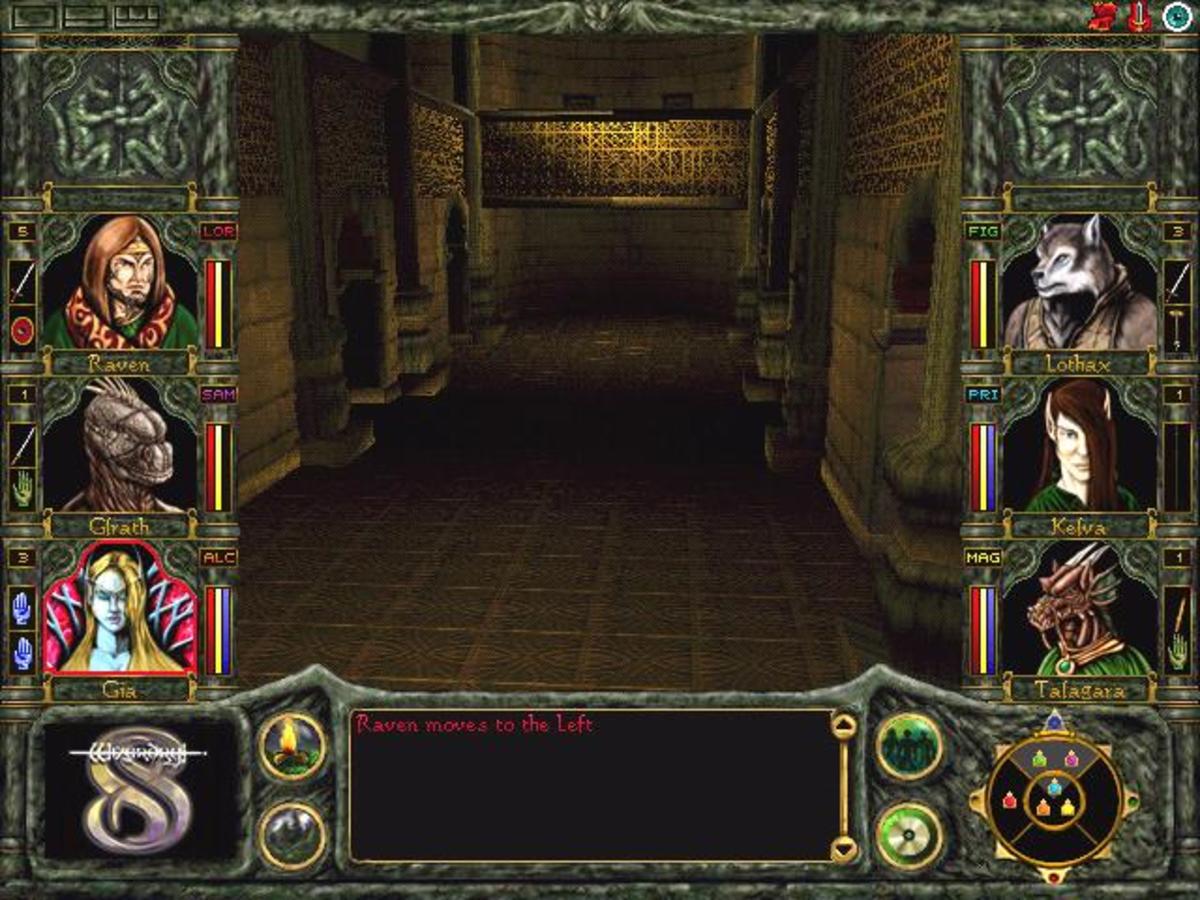Viewport: 1200px width, 900px height.
Task: Open the party silhouettes button
Action: tap(909, 746)
